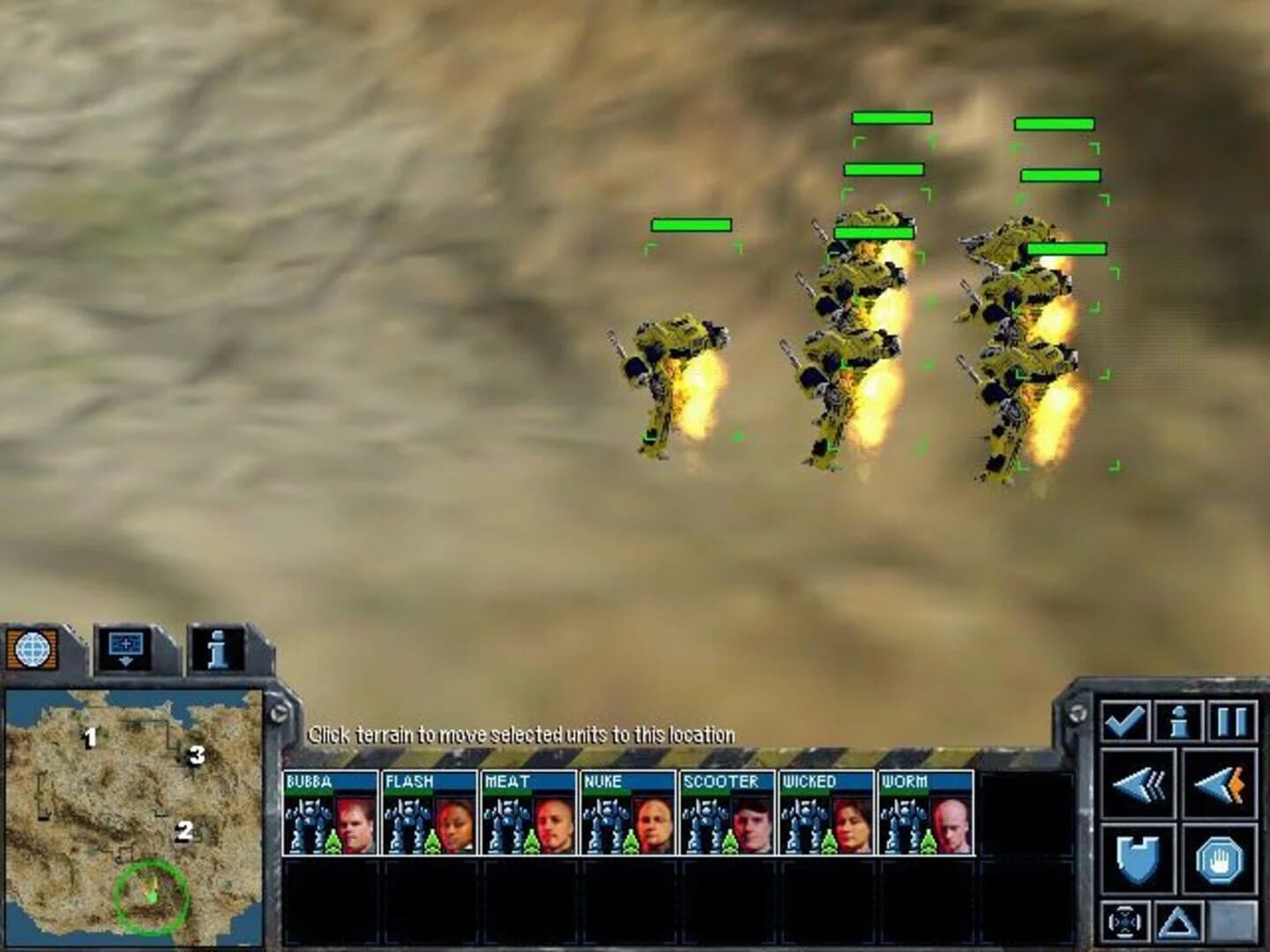Click the green health bar above the middle mech
1270x952 pixels.
tap(876, 229)
